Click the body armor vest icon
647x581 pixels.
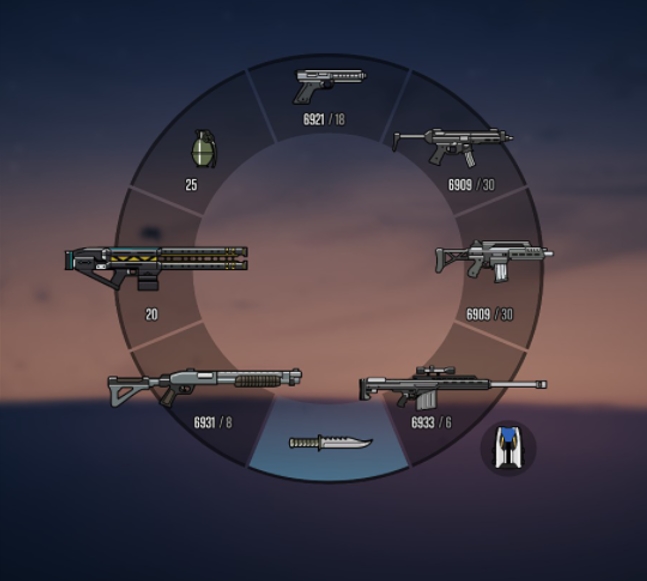click(x=509, y=447)
